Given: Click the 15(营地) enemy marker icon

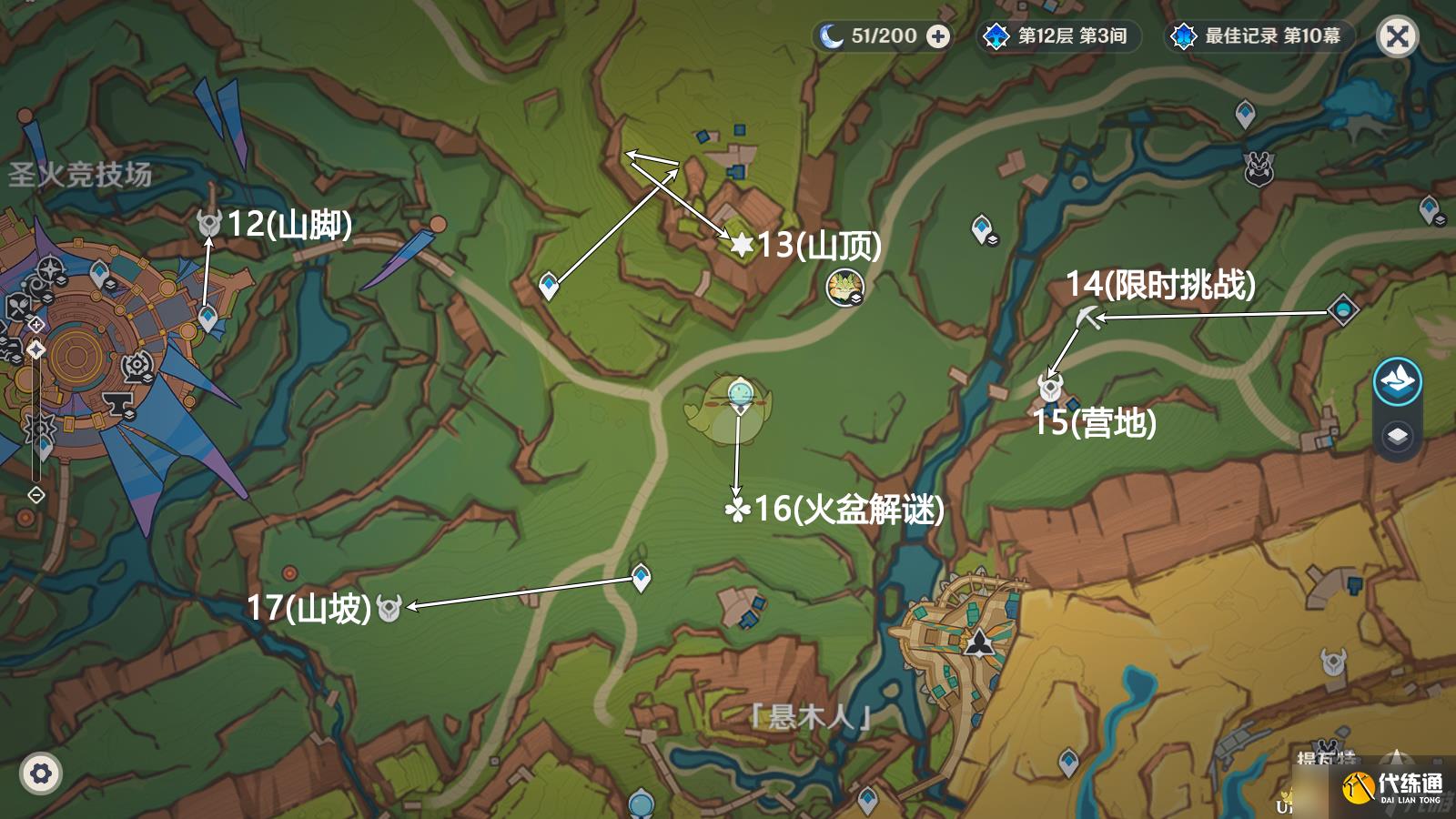Looking at the screenshot, I should coord(1048,386).
